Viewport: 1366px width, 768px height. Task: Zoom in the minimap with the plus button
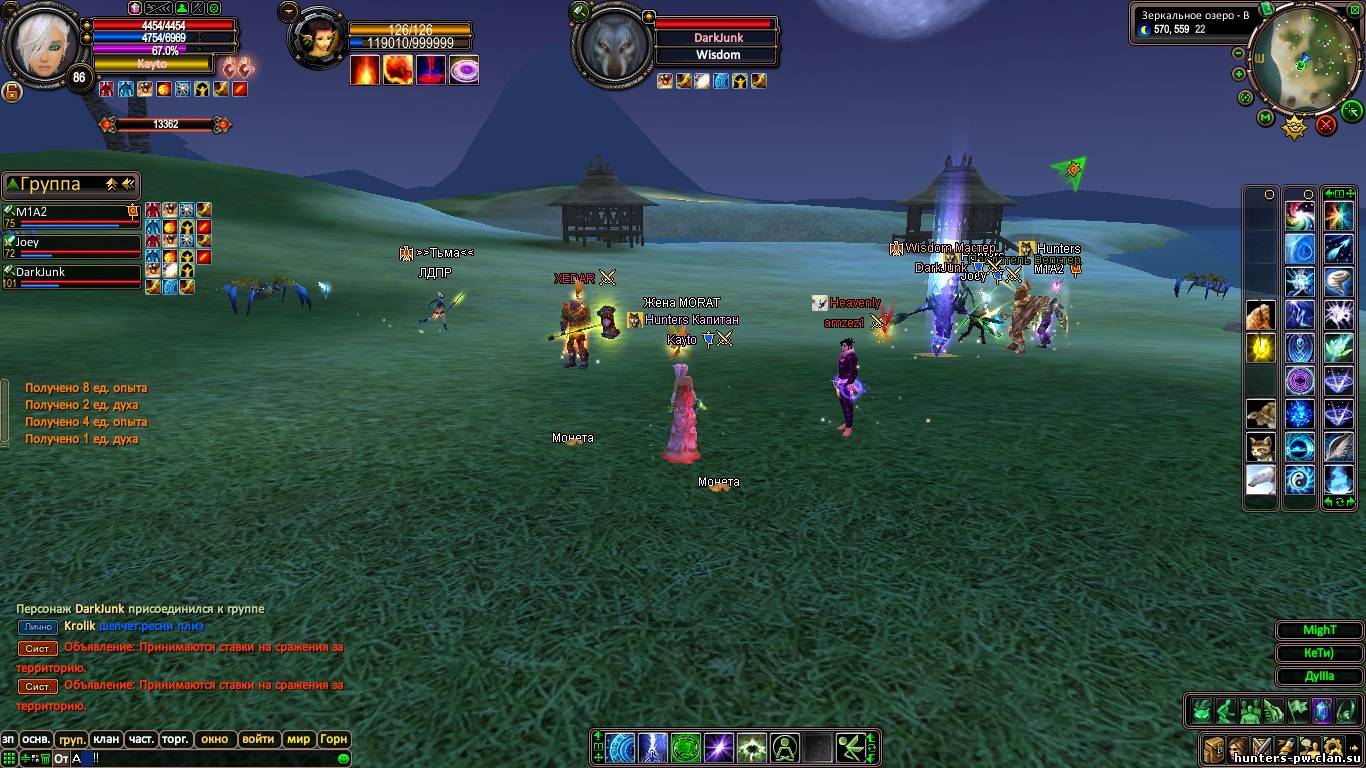tap(1239, 74)
